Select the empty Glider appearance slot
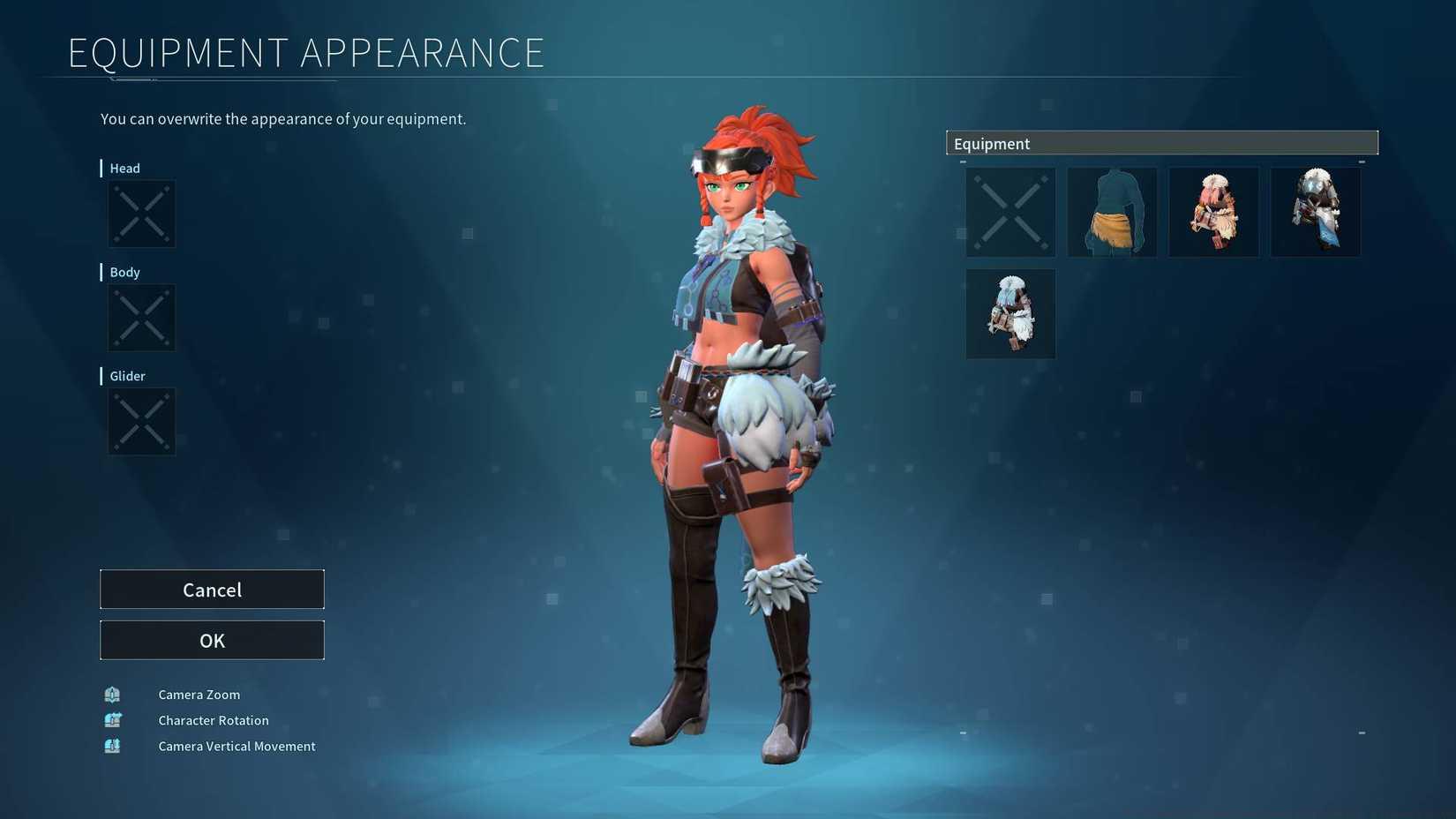This screenshot has height=819, width=1456. click(x=141, y=422)
